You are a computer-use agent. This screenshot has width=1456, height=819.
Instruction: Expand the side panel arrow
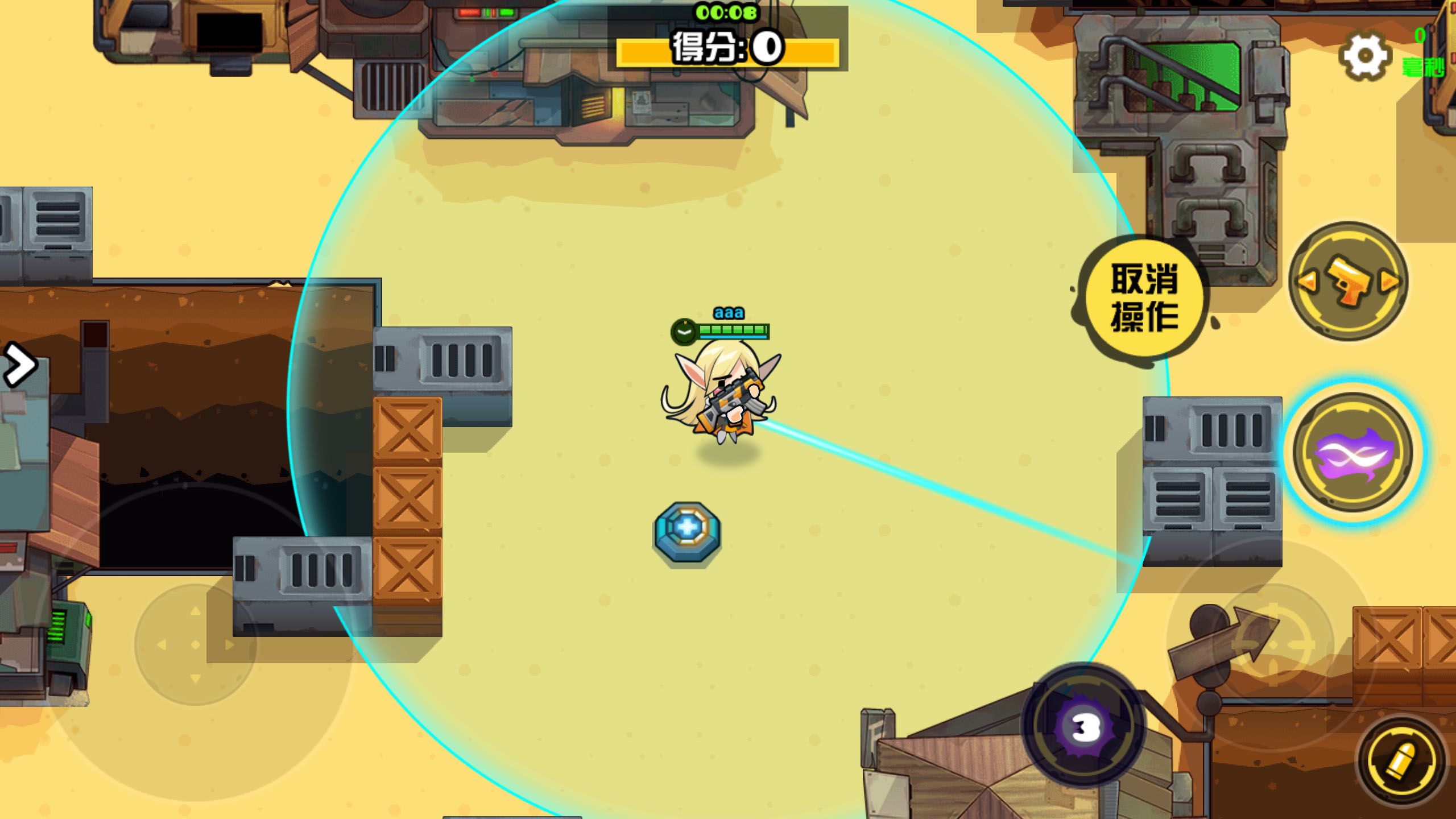[20, 365]
